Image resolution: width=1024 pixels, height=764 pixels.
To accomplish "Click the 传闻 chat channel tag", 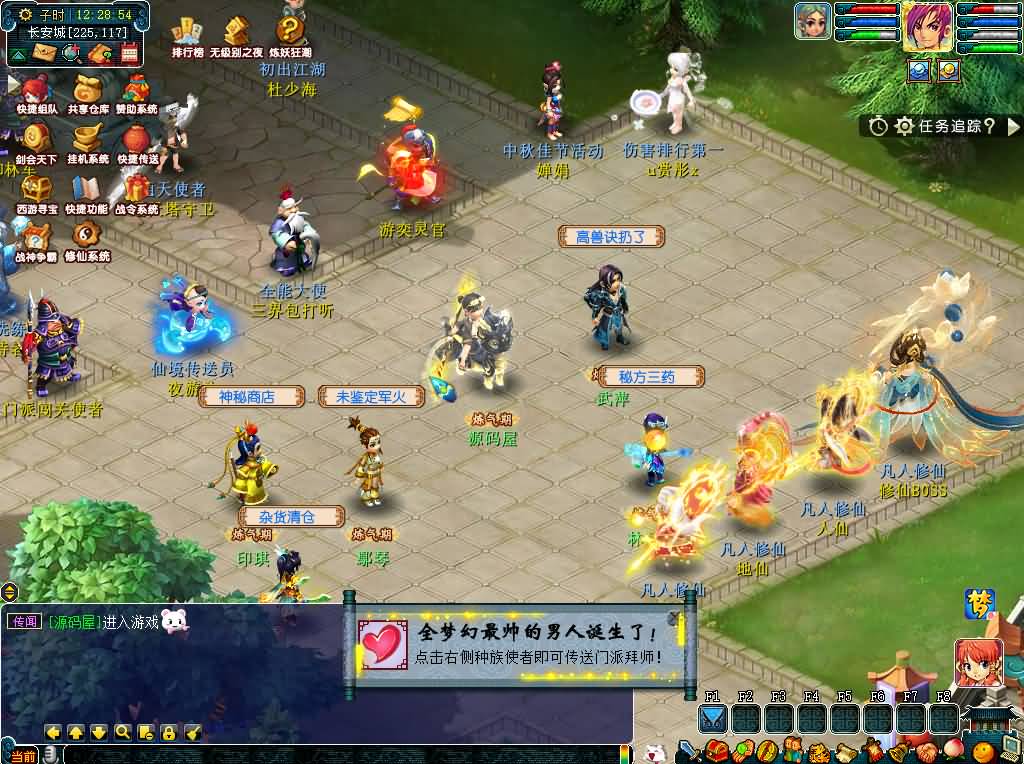I will 24,621.
